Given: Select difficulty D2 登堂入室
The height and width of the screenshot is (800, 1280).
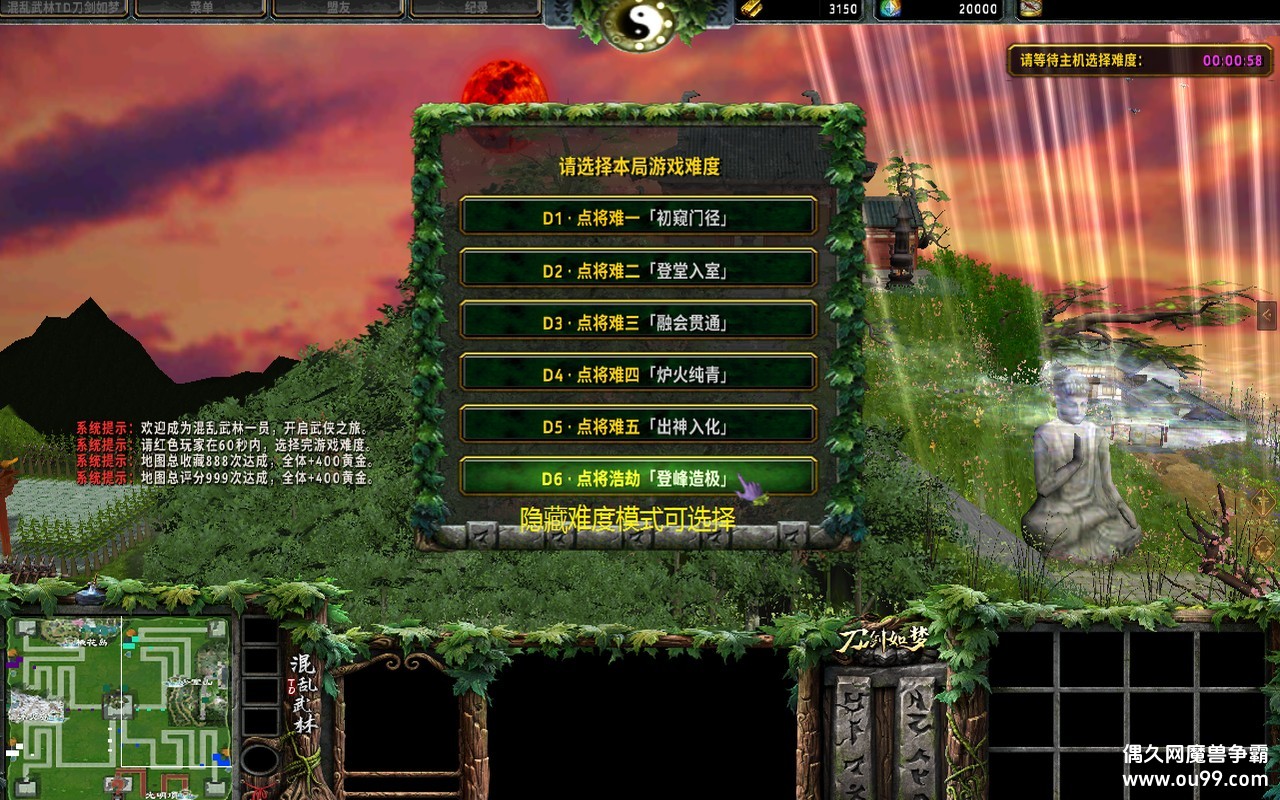Looking at the screenshot, I should 637,268.
